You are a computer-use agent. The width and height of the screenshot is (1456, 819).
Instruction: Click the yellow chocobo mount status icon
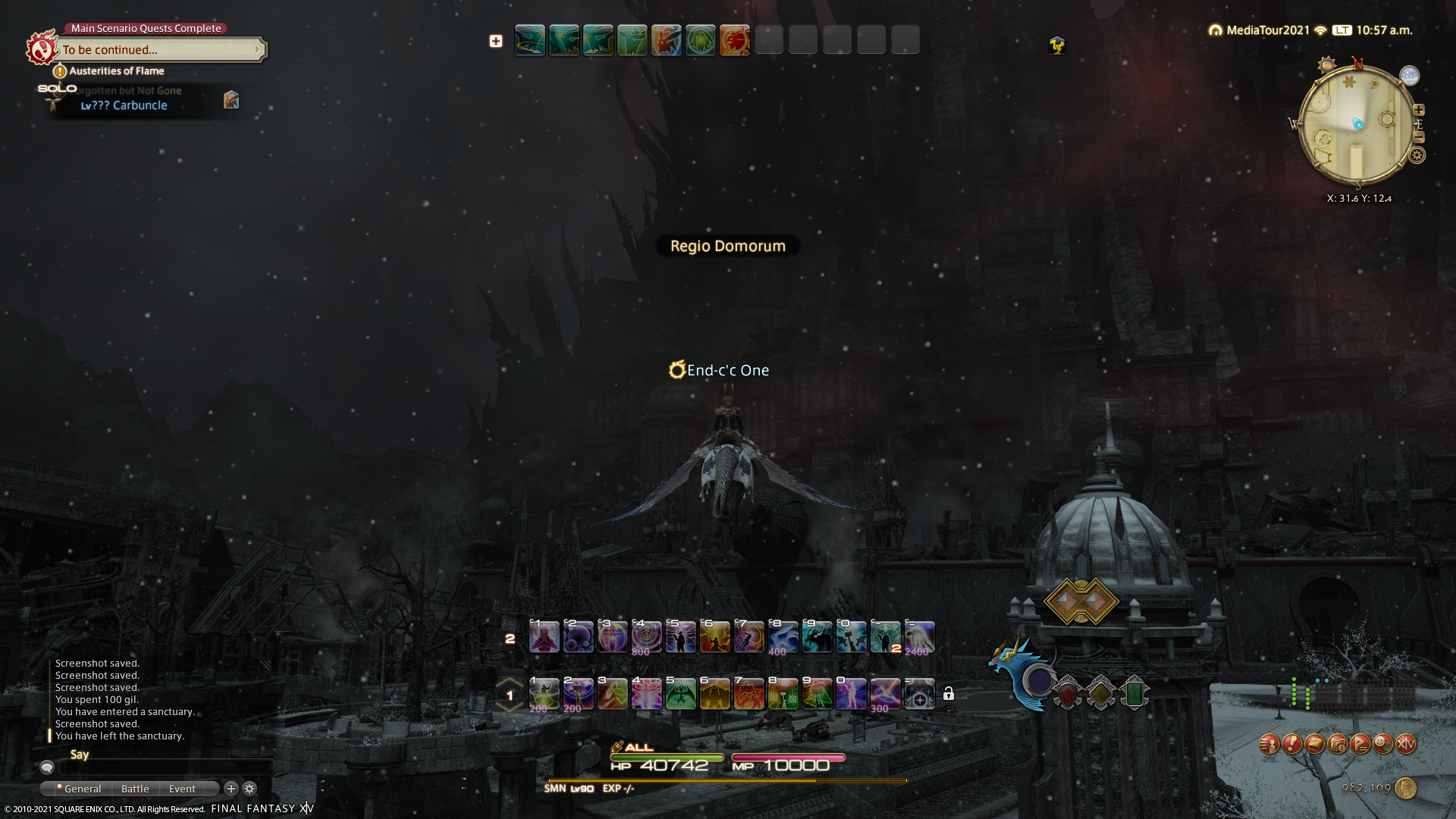click(1056, 46)
